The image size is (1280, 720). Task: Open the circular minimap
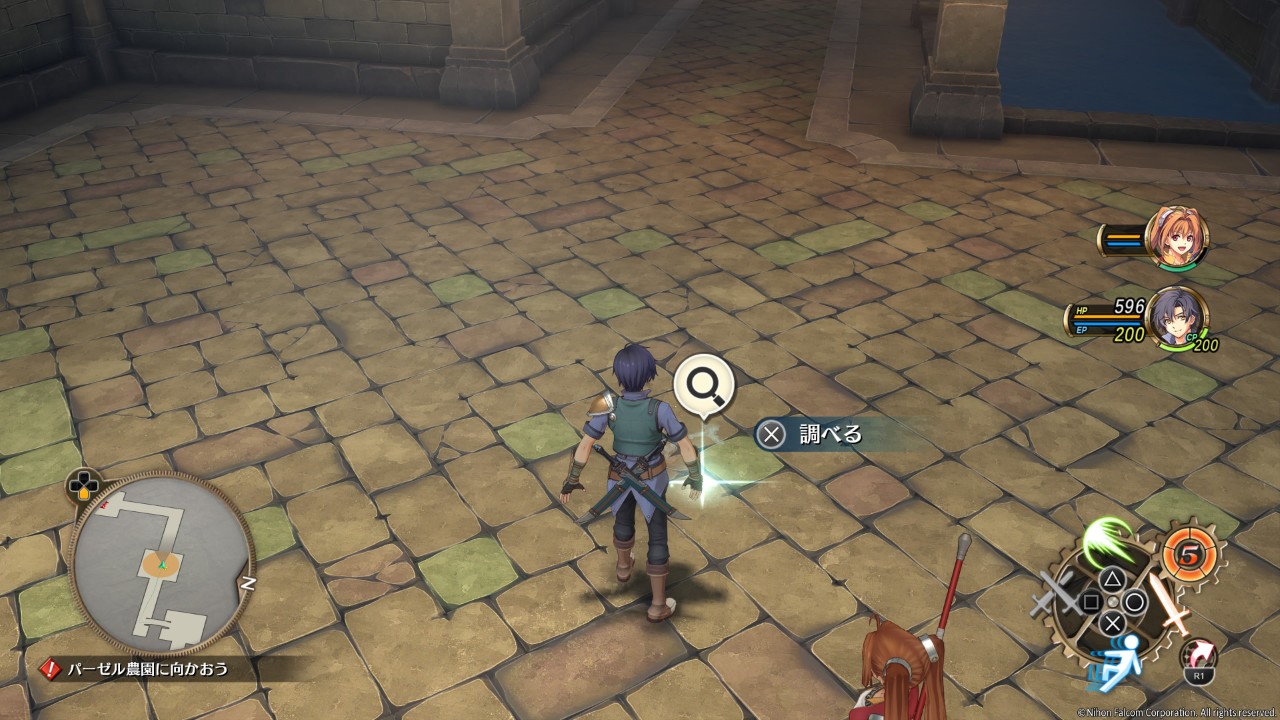160,563
